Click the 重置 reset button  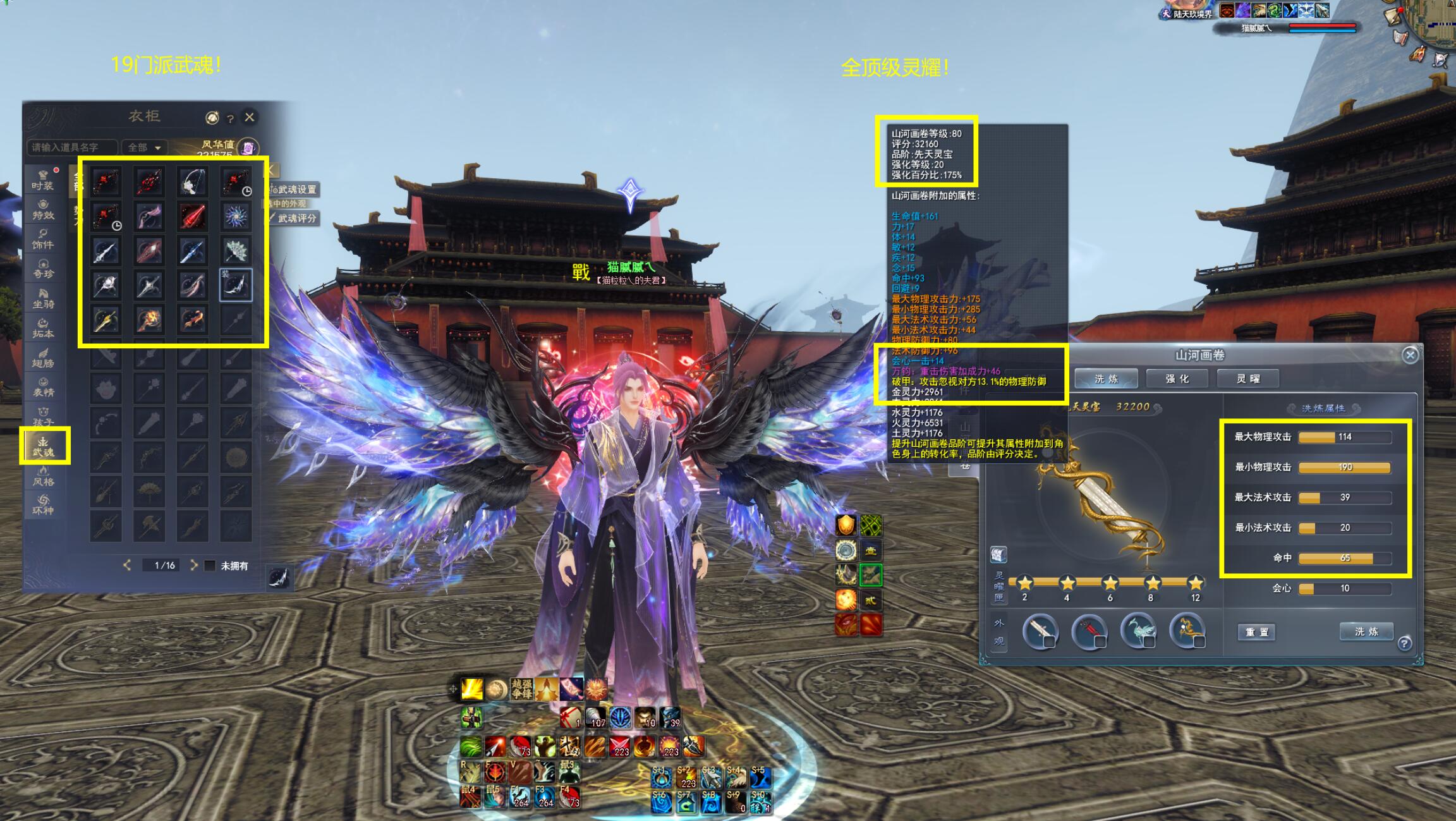coord(1256,632)
